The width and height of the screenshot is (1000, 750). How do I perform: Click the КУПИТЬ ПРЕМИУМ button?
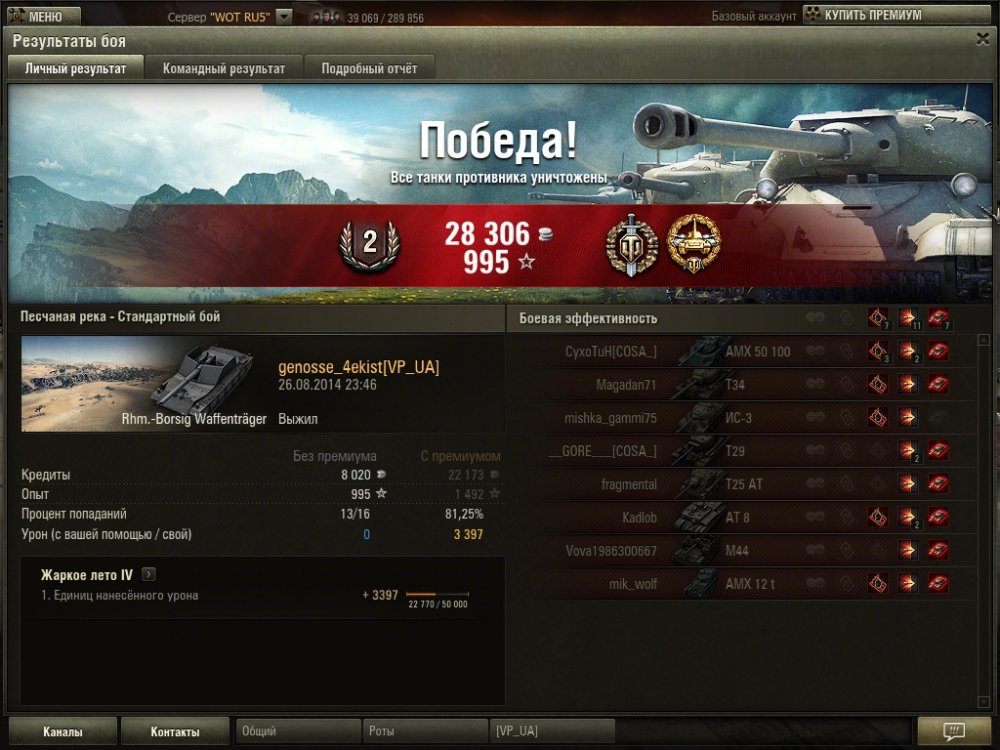point(862,16)
